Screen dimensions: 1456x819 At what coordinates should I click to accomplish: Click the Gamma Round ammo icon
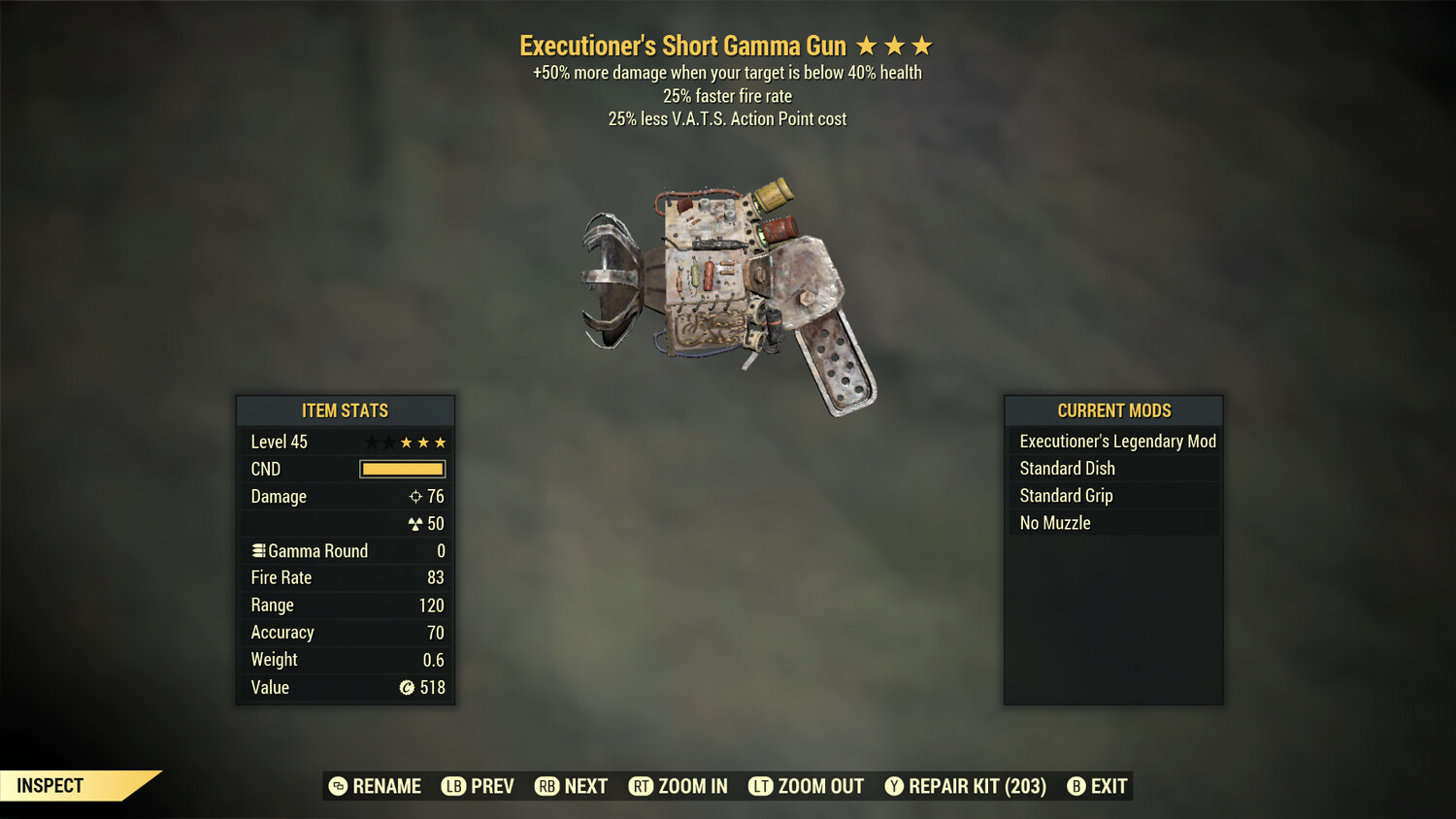[258, 549]
